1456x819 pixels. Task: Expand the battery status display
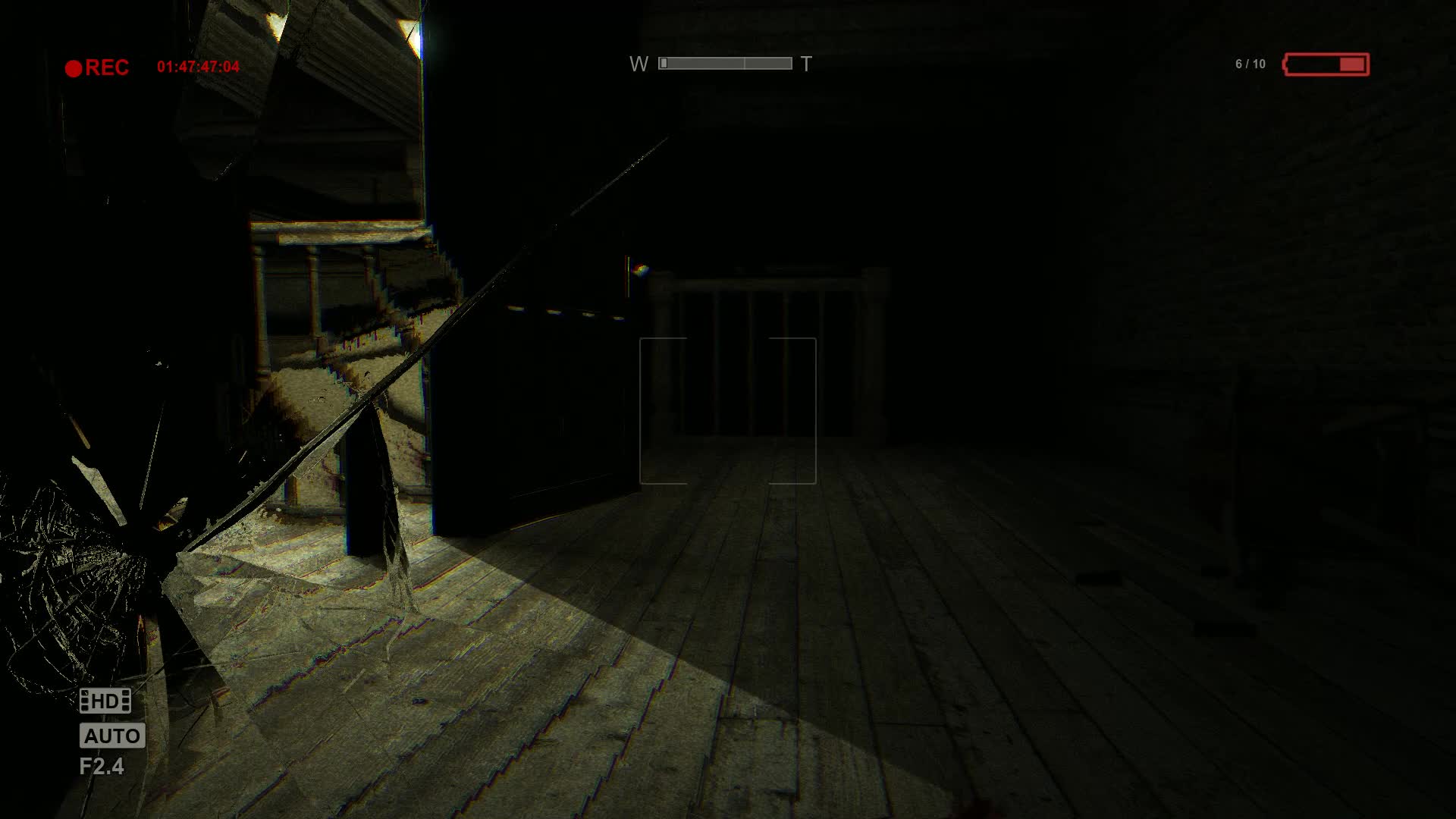(x=1327, y=65)
